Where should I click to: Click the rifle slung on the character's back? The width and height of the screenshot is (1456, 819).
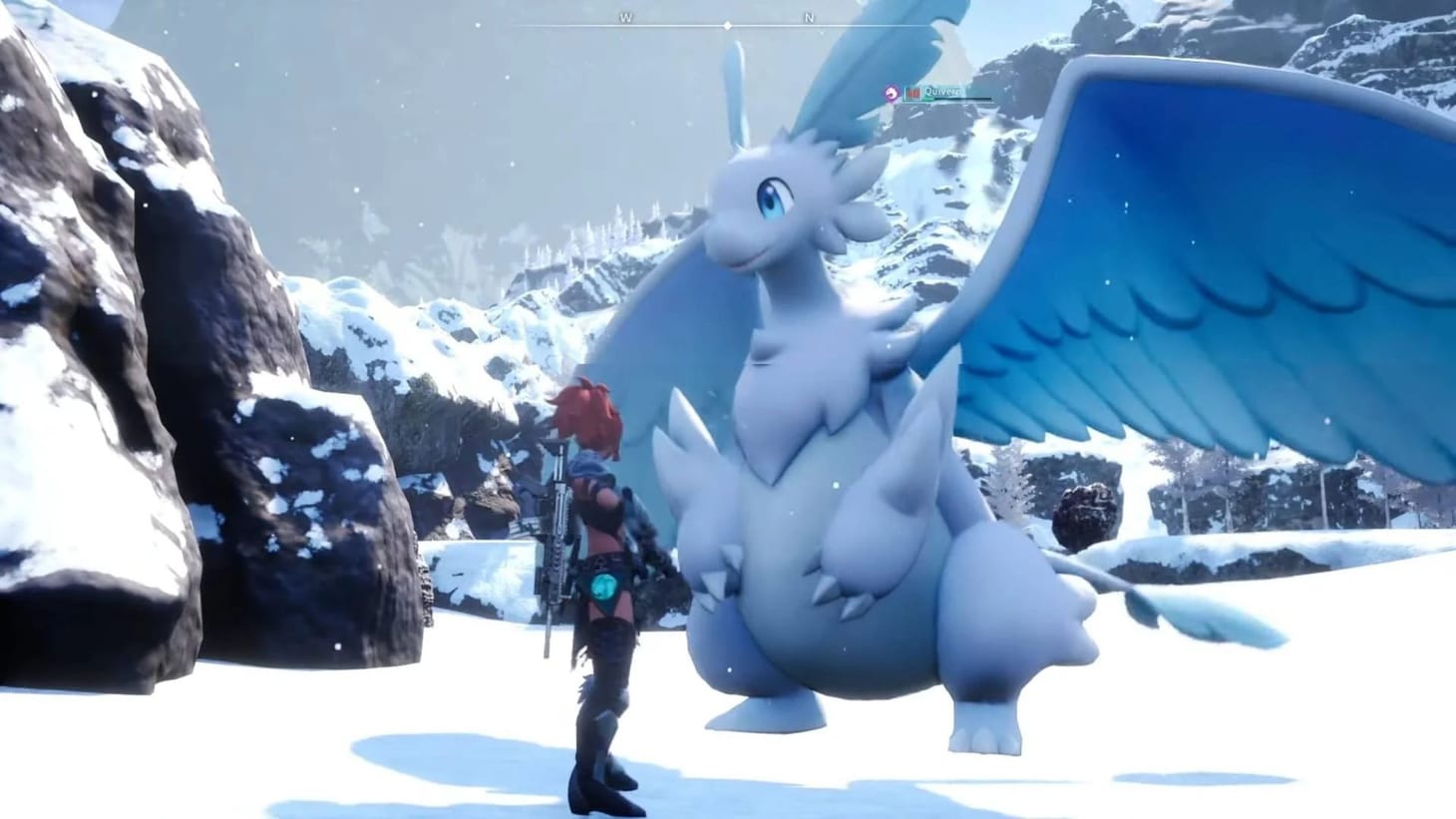(554, 539)
